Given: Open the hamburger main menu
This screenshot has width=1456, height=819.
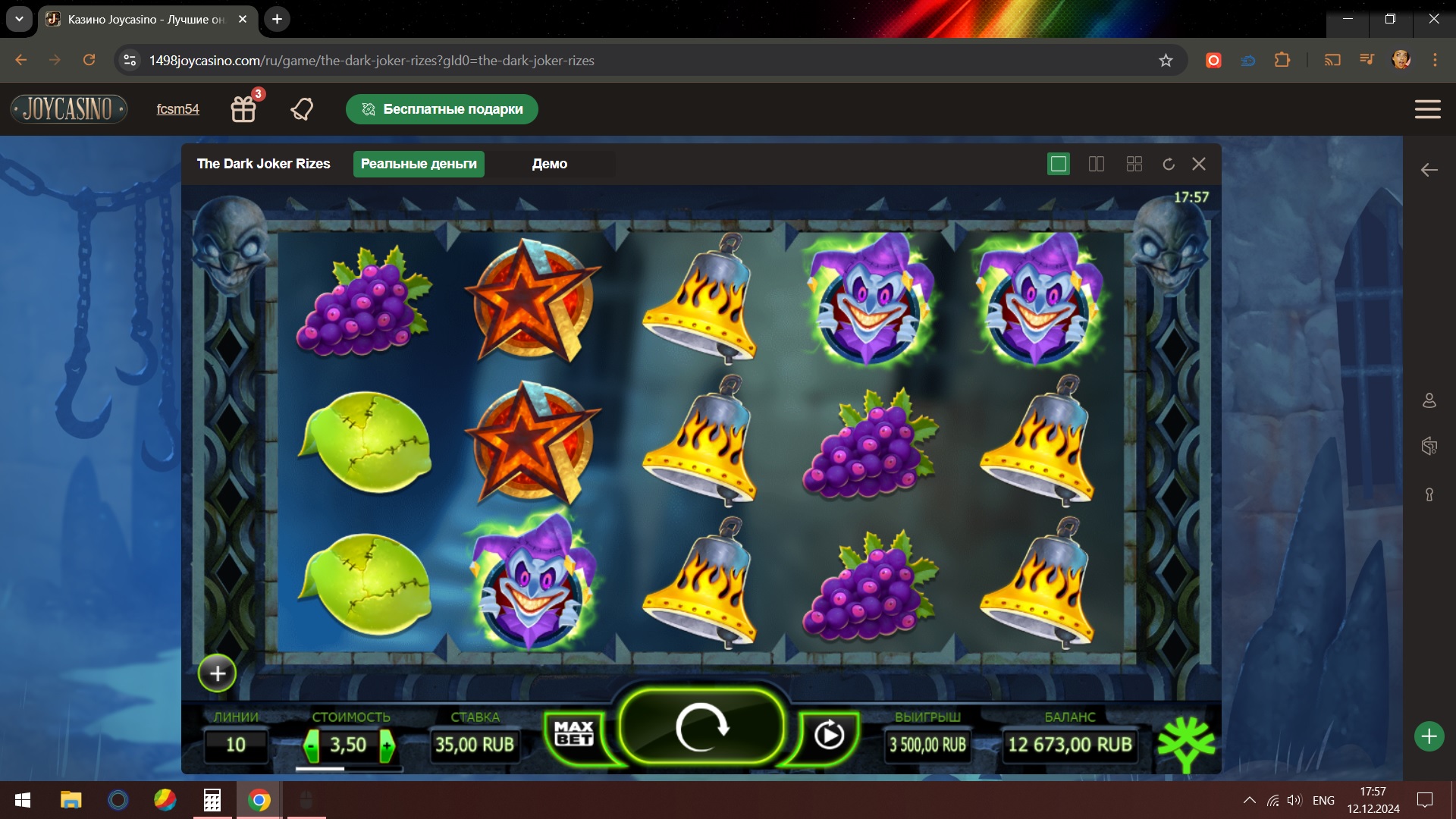Looking at the screenshot, I should [1427, 109].
